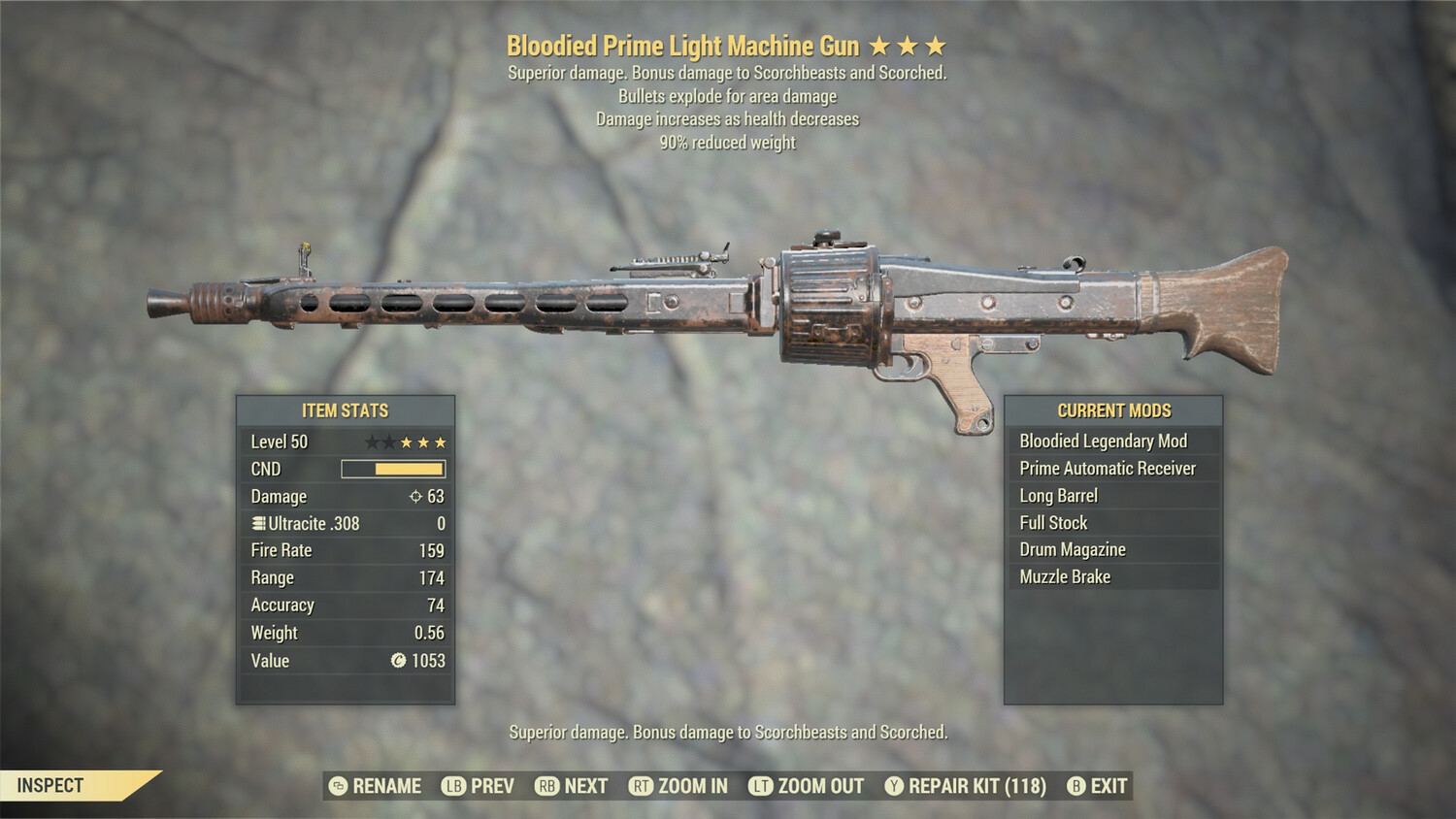Select the Bloodied Legendary Mod entry

pyautogui.click(x=1114, y=441)
